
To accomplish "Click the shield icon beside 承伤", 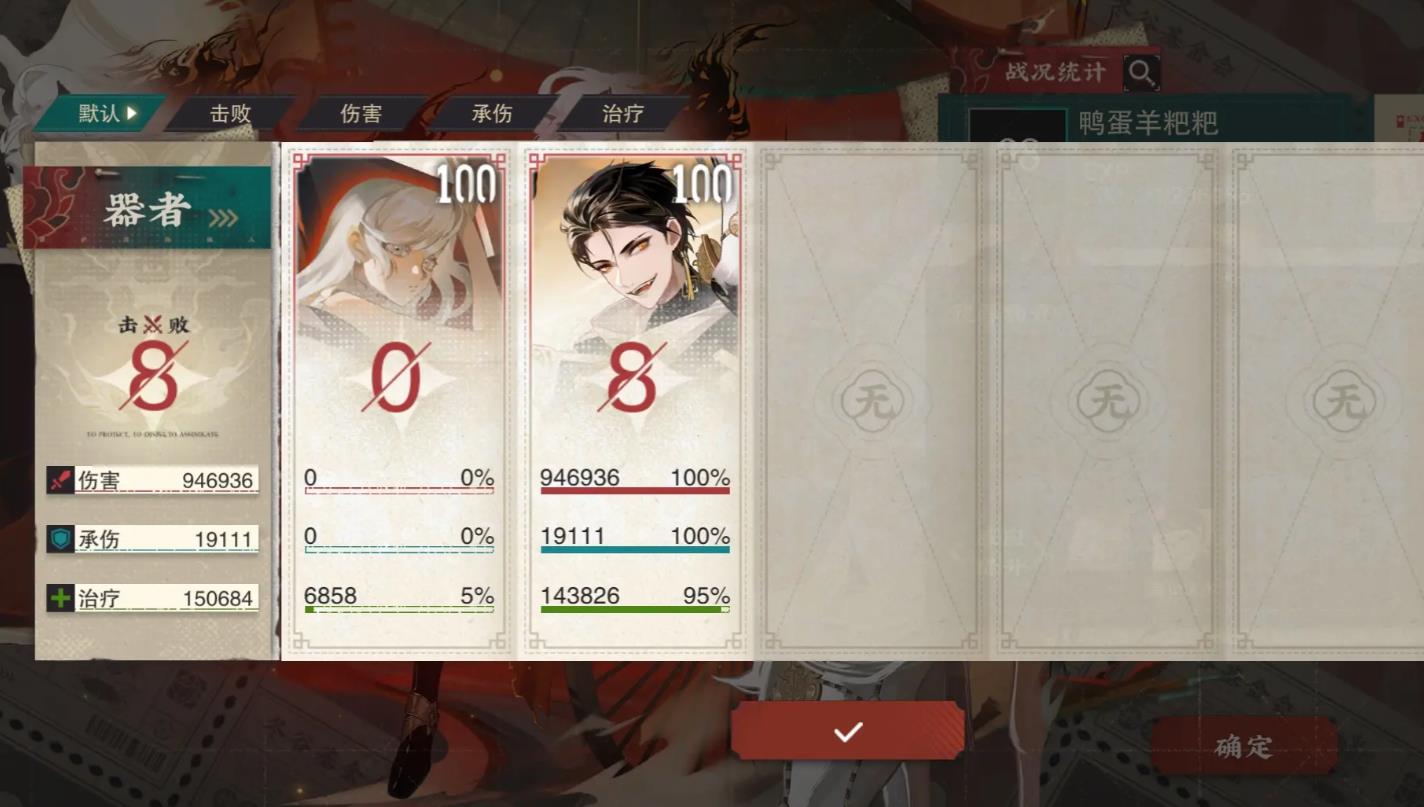I will tap(59, 539).
